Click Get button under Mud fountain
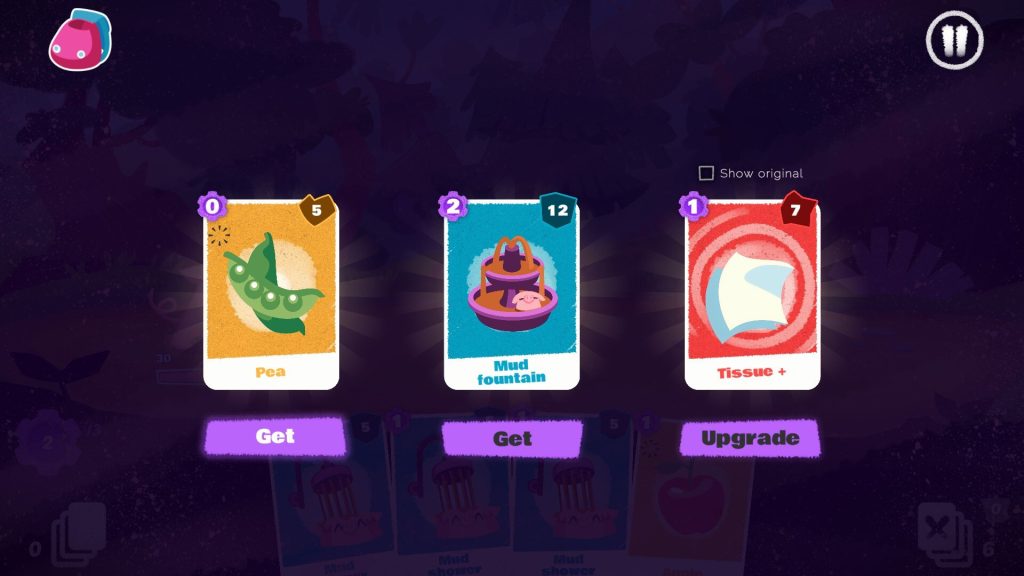The width and height of the screenshot is (1024, 576). click(x=512, y=438)
